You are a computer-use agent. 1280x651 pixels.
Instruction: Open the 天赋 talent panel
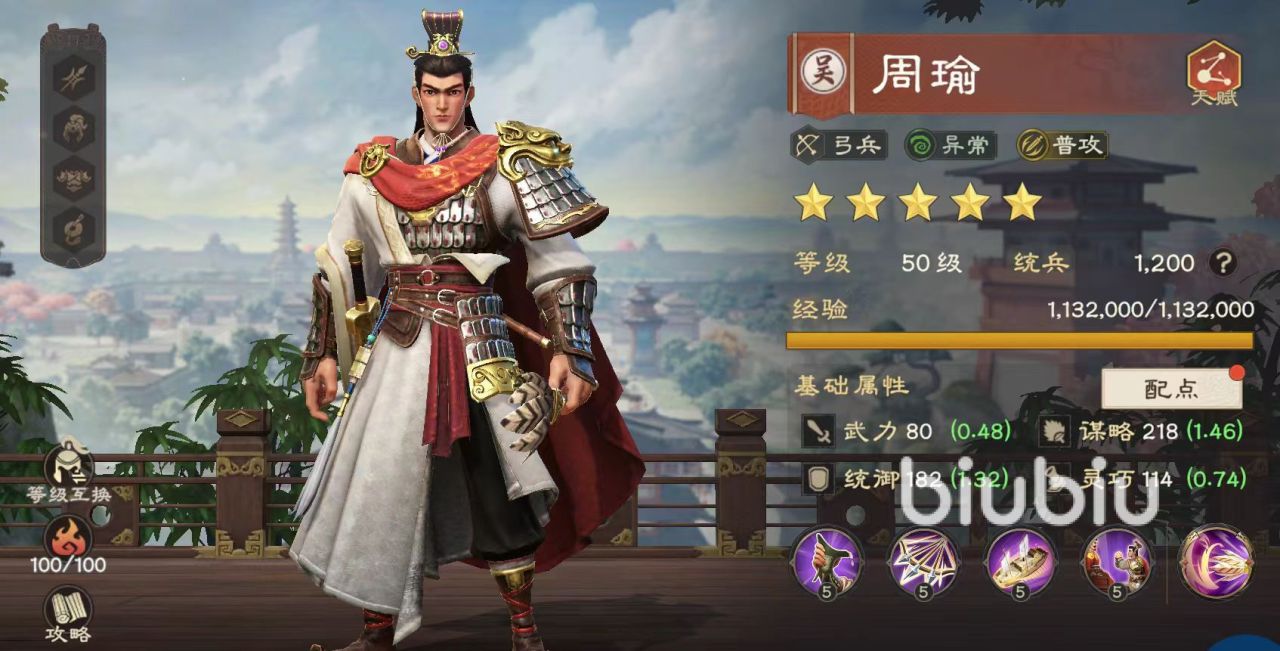click(1213, 73)
